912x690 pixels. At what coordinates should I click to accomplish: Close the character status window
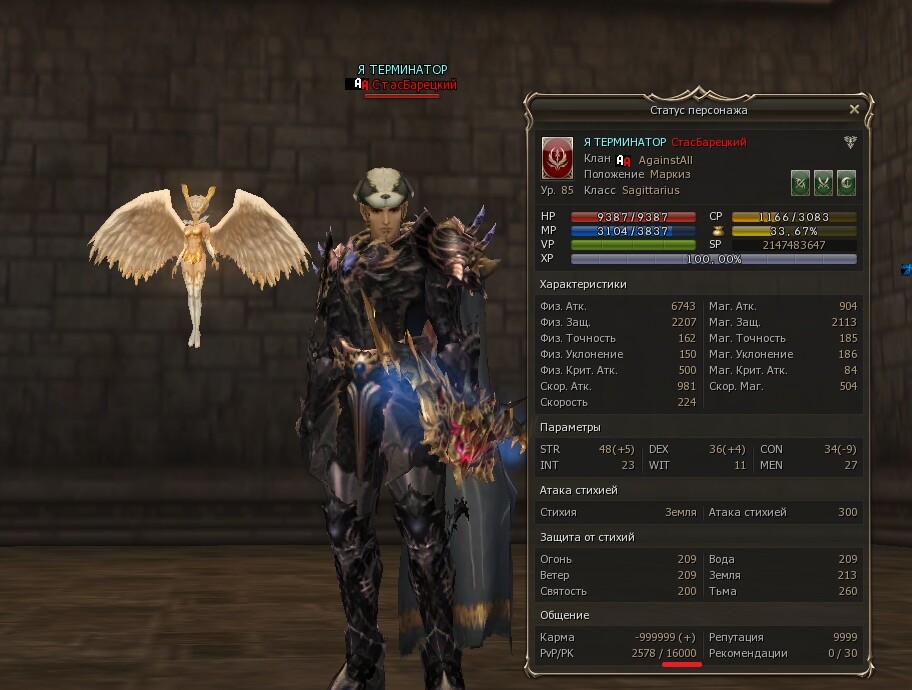(854, 109)
